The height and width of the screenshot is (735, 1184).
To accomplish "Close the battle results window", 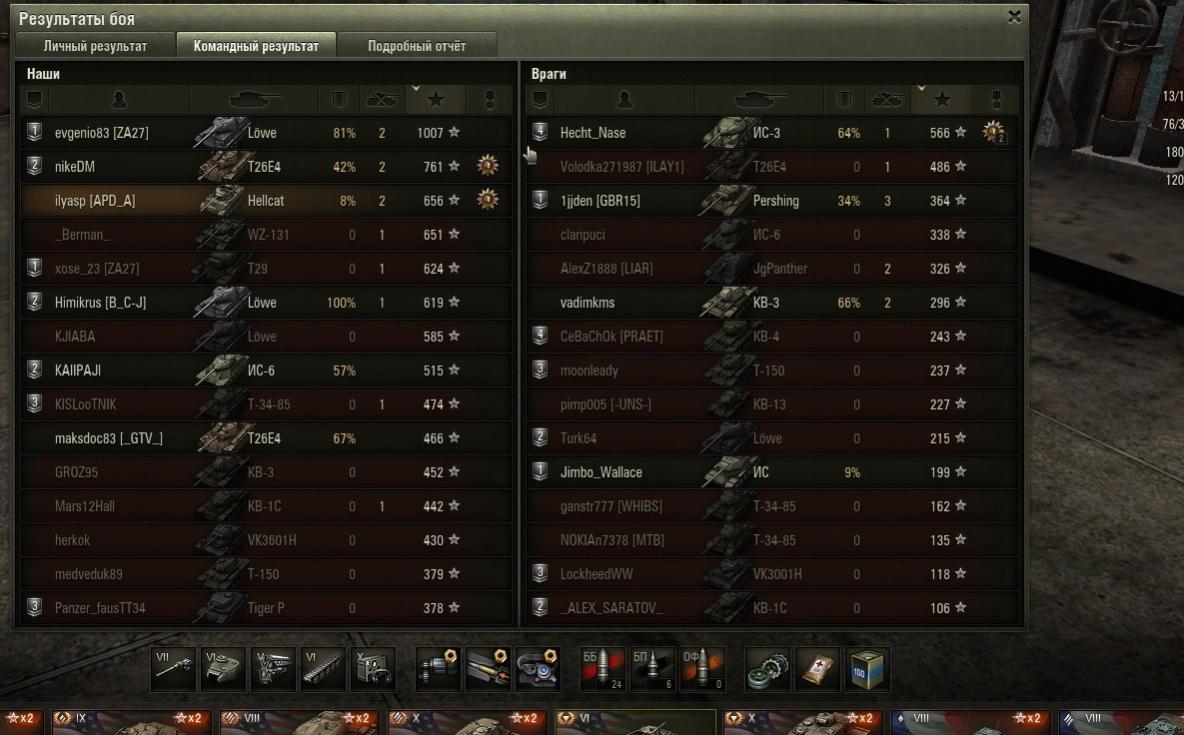I will (1014, 16).
